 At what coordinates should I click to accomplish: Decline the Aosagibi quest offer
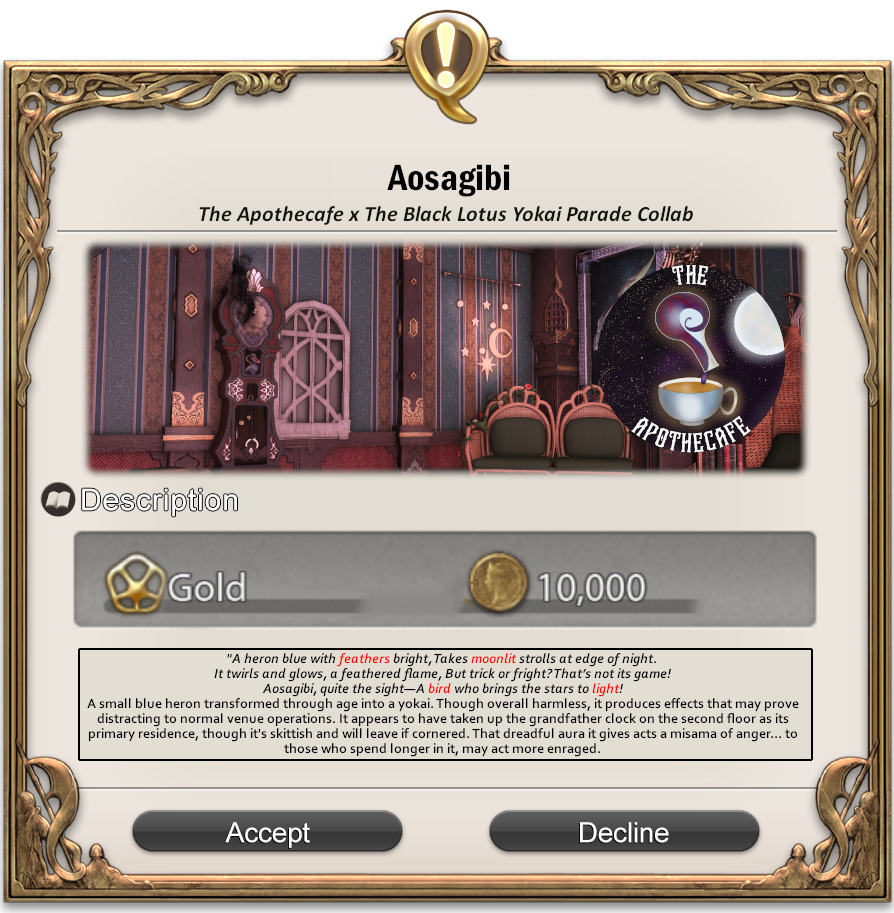pyautogui.click(x=624, y=832)
